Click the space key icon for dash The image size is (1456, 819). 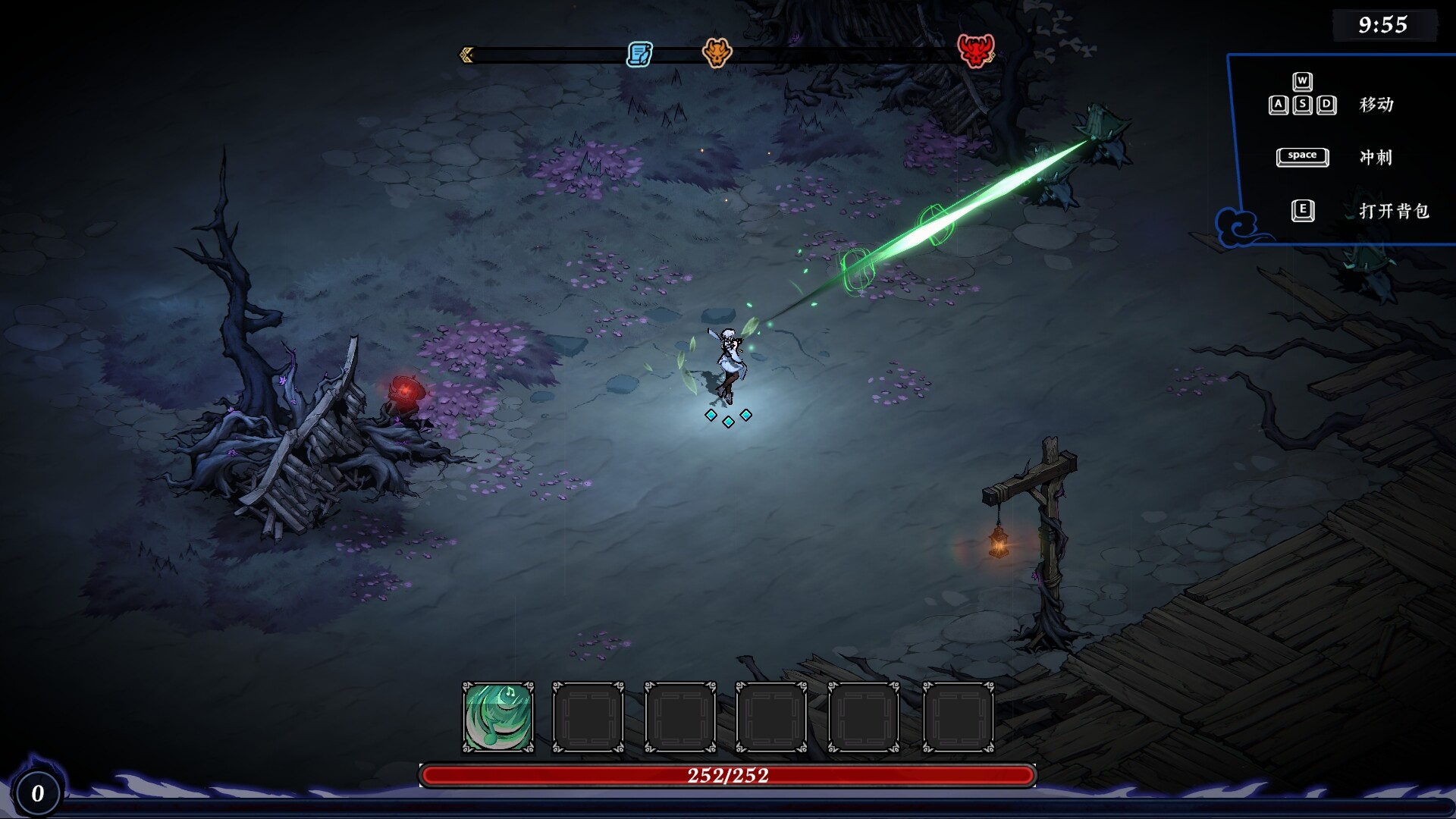[1302, 157]
